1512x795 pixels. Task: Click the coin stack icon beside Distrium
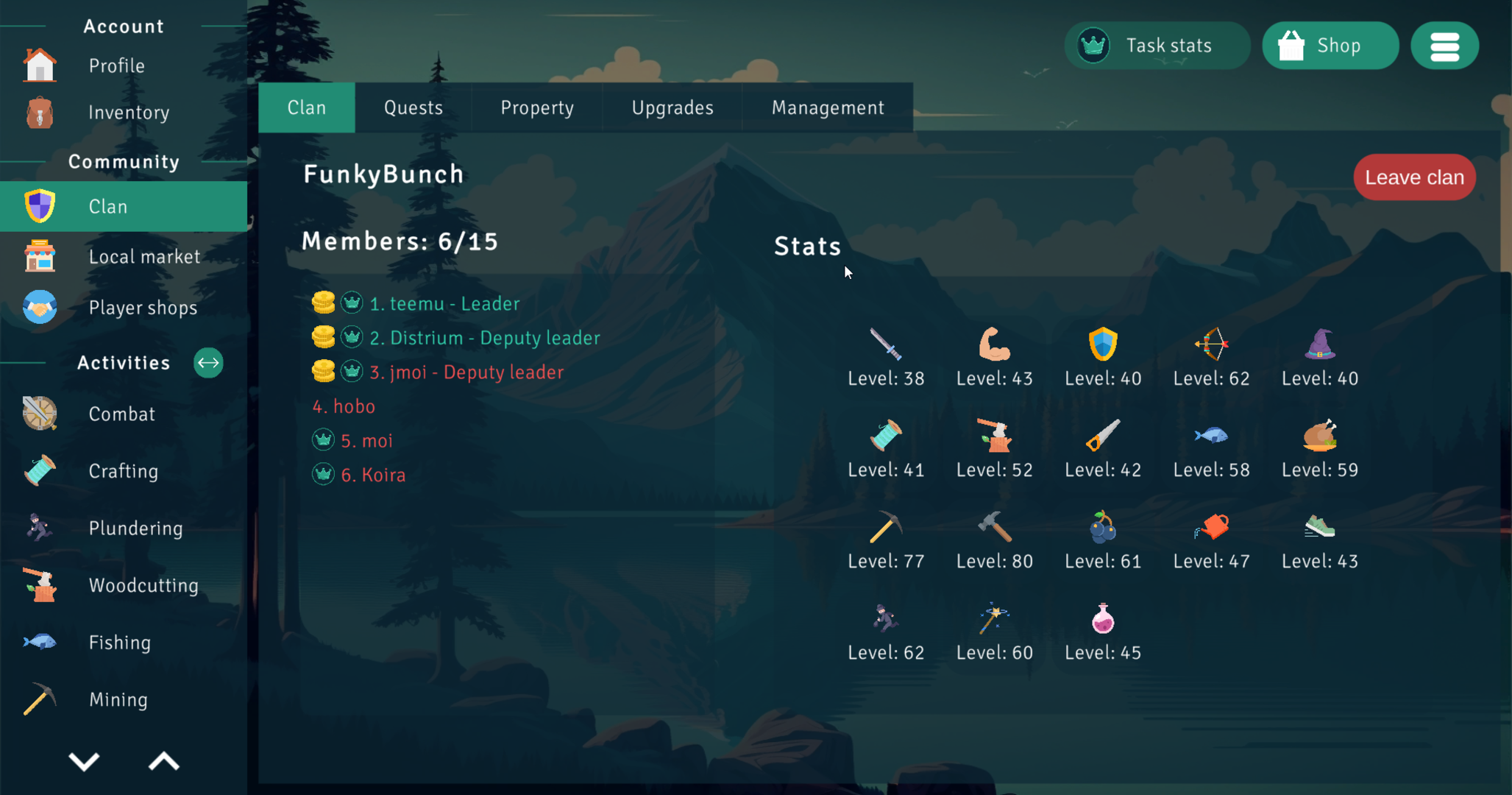tap(324, 336)
